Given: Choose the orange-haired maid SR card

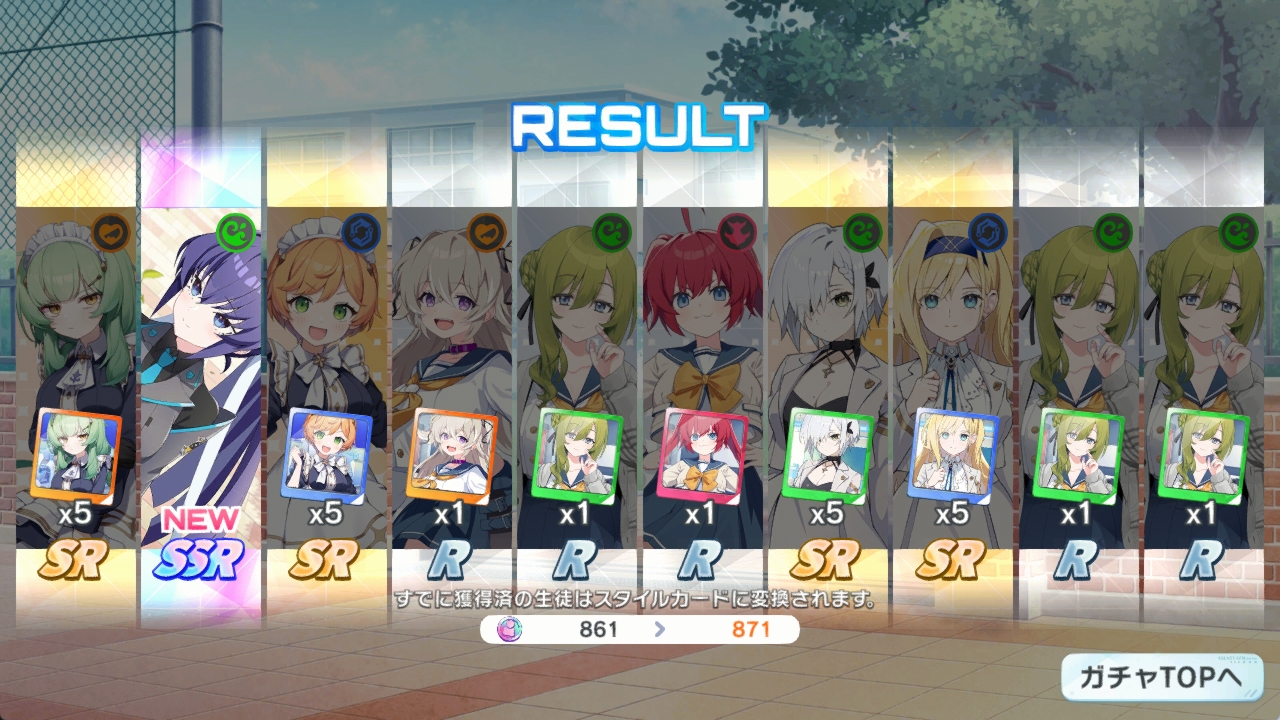Looking at the screenshot, I should [326, 380].
